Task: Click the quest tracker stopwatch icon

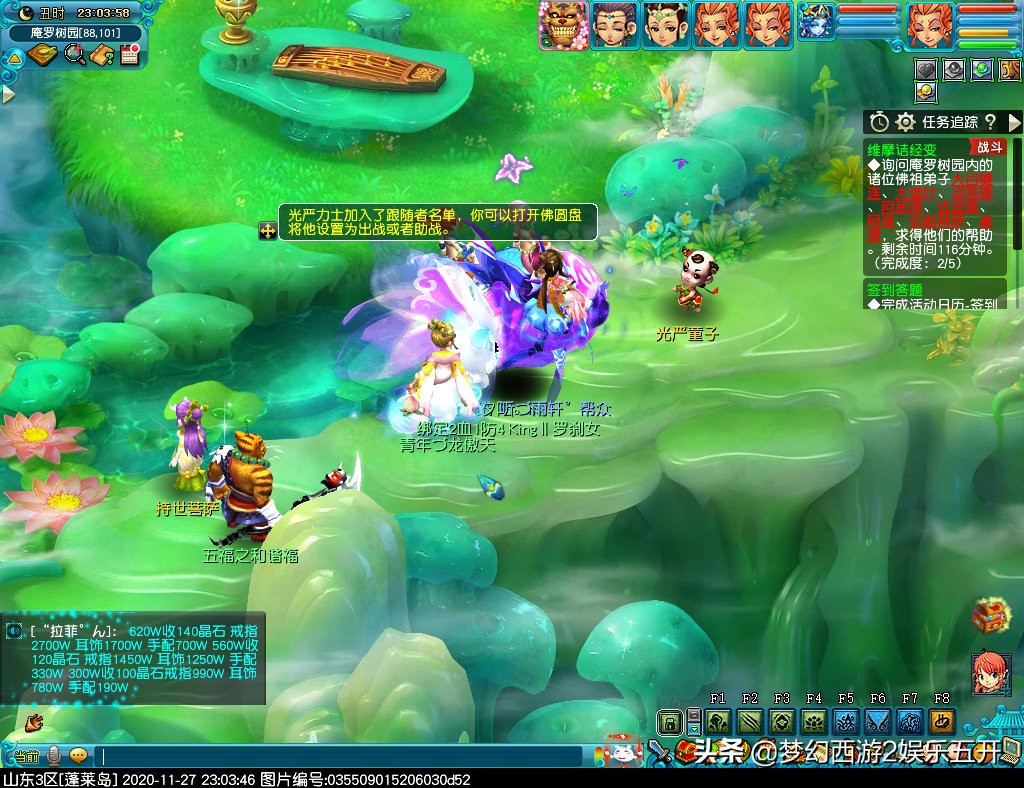Action: 879,122
